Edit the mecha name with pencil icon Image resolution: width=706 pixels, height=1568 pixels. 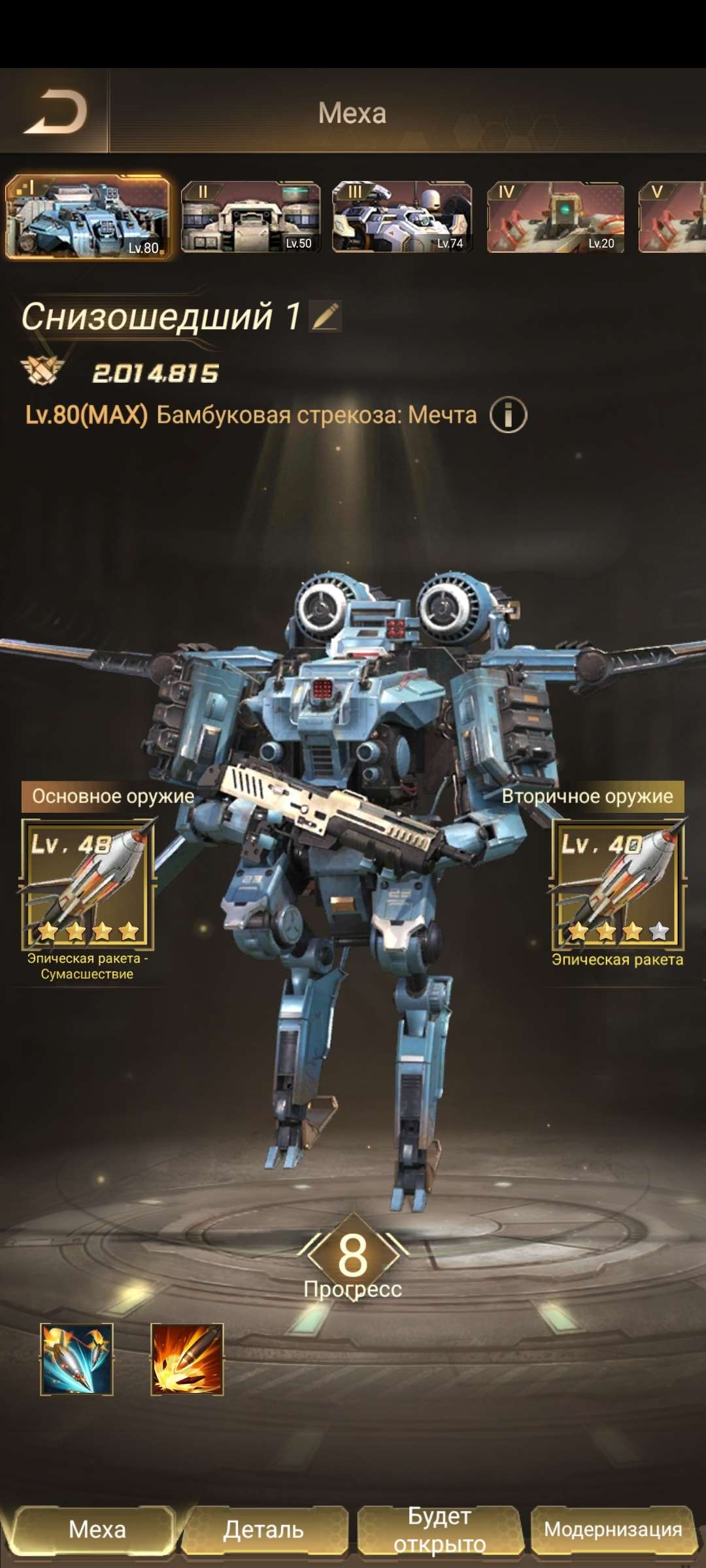[326, 316]
